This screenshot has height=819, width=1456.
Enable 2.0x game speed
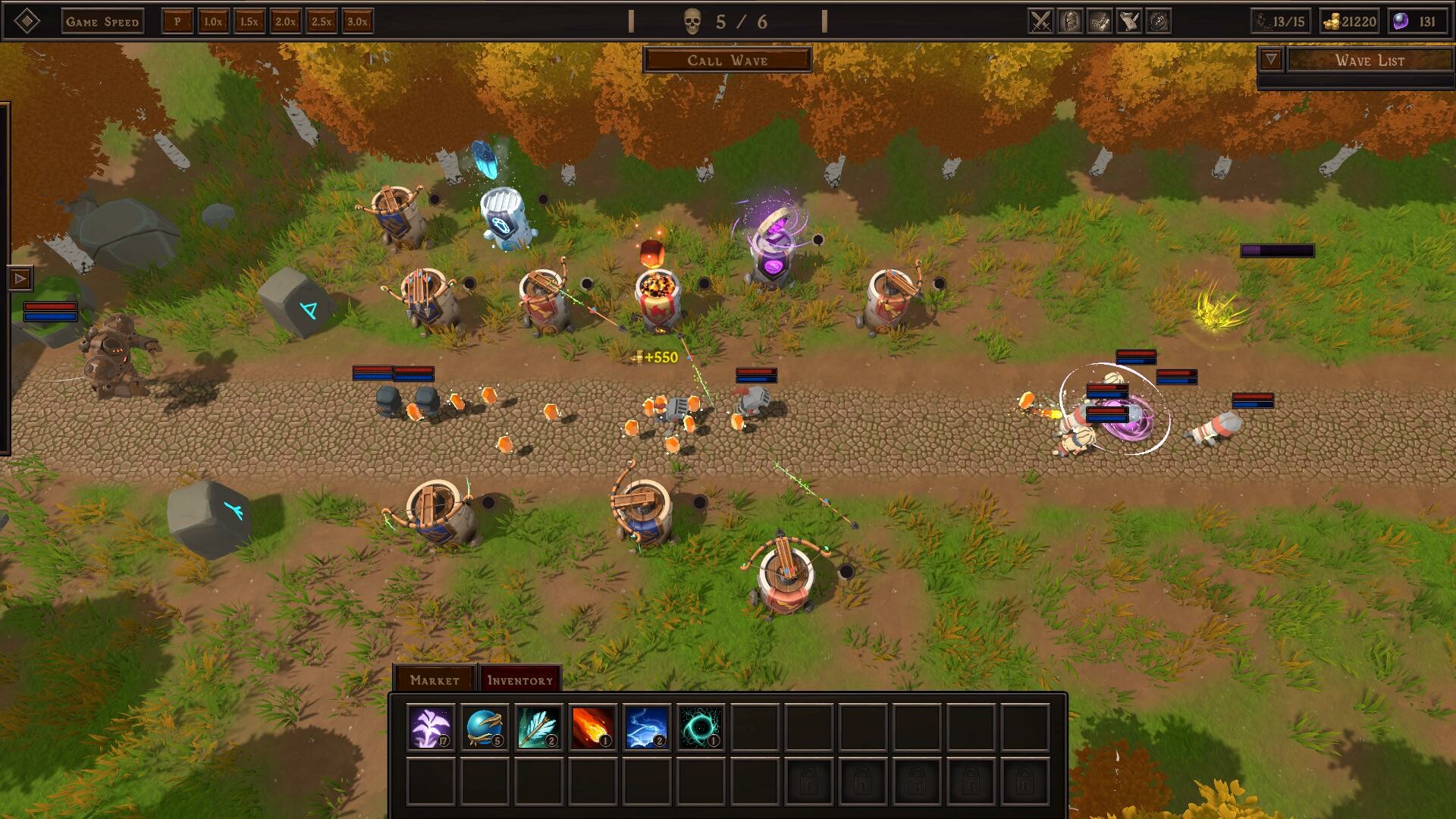[x=285, y=21]
